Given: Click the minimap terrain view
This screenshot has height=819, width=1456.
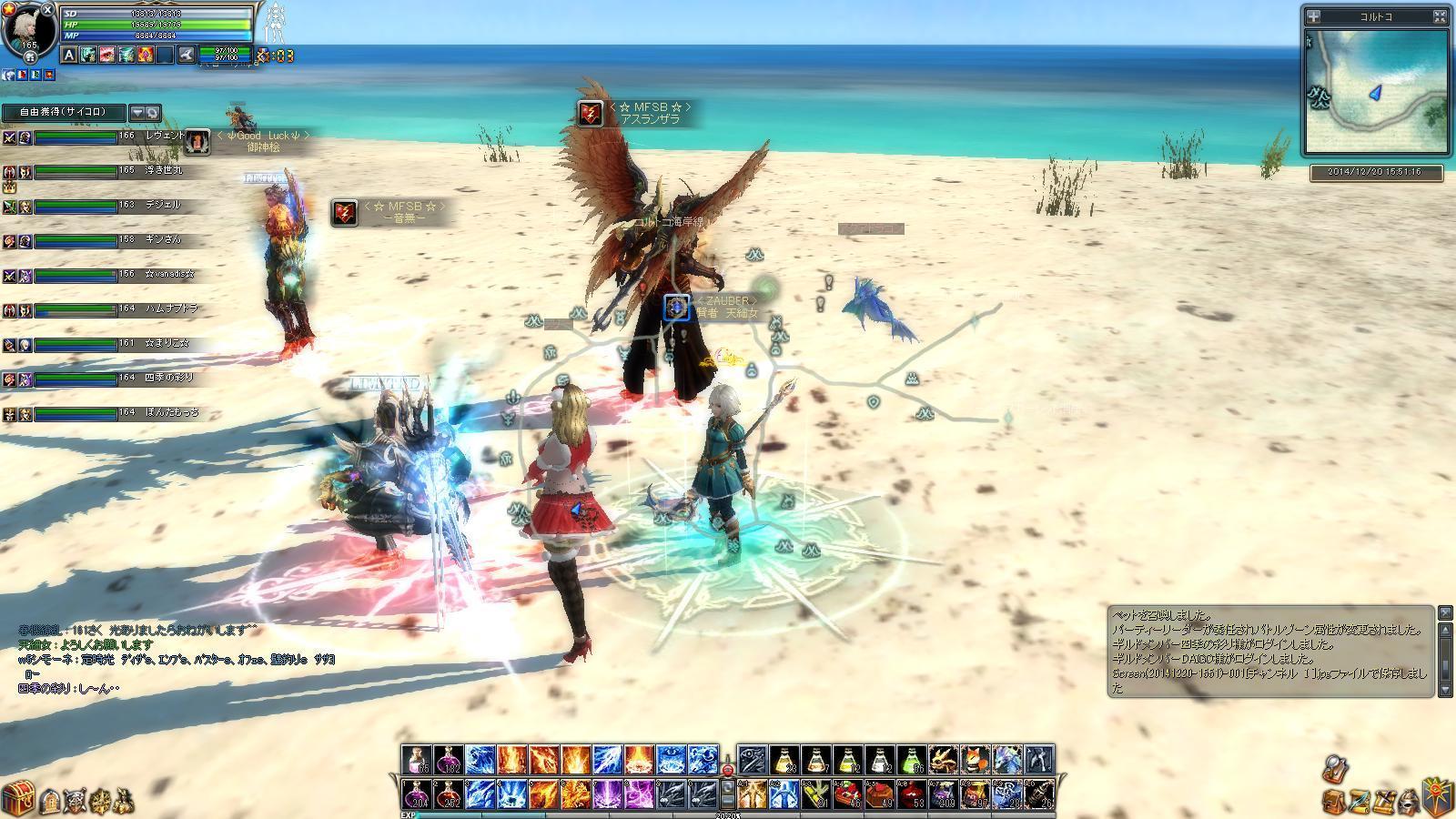Looking at the screenshot, I should [x=1375, y=91].
